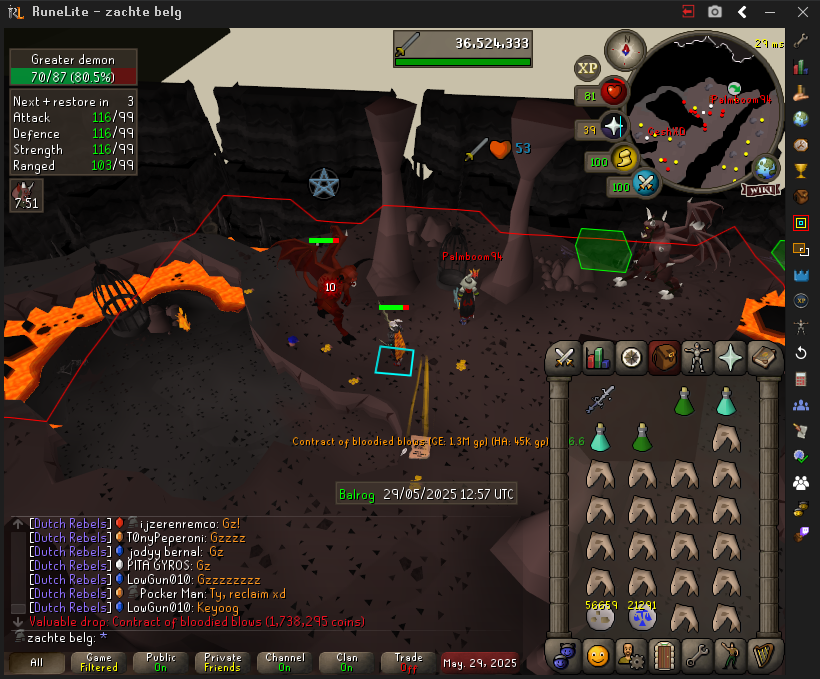Show the Worn Equipment tab
Screen dimensions: 820x679
pos(698,357)
